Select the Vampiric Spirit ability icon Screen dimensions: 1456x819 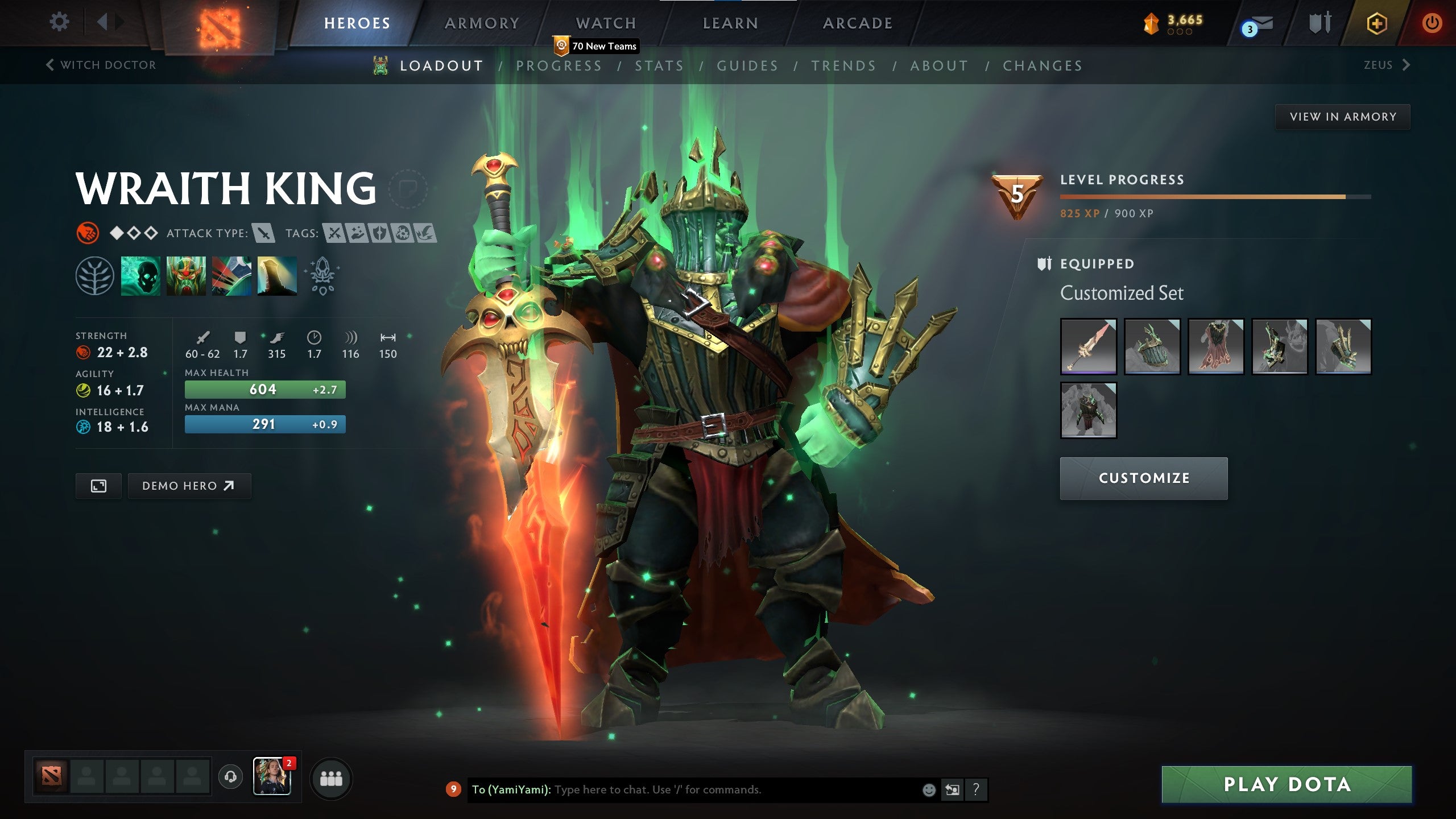pyautogui.click(x=186, y=277)
